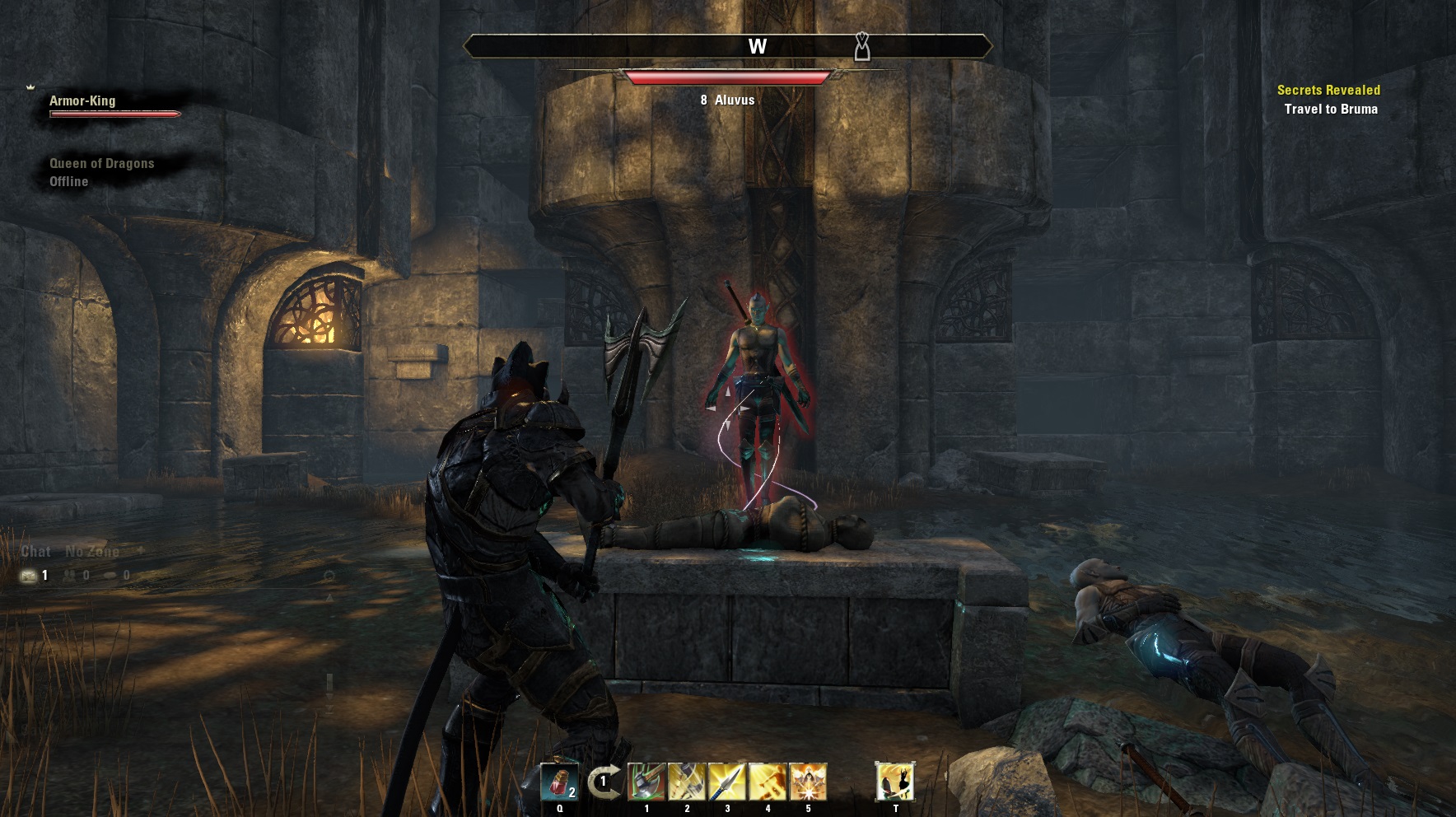This screenshot has width=1456, height=817.
Task: Open chat options circle icon
Action: 329,576
